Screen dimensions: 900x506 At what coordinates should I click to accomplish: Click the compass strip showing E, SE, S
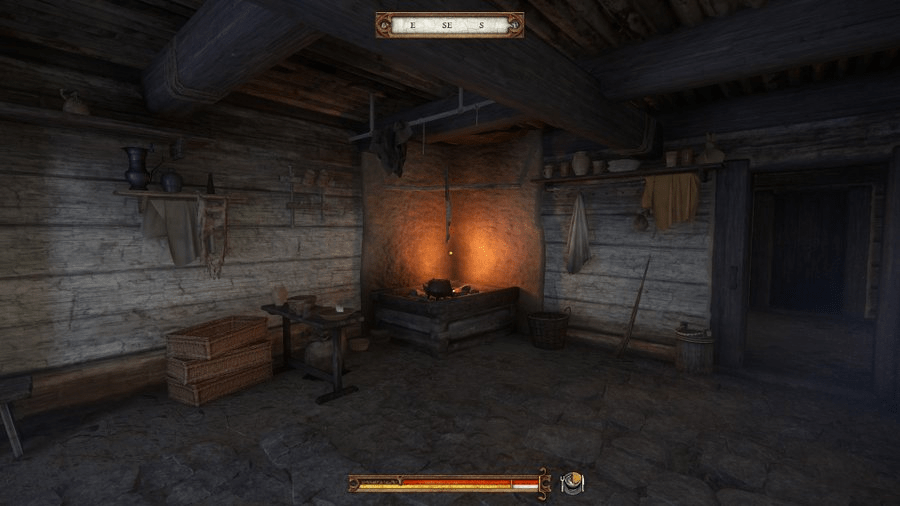point(449,25)
